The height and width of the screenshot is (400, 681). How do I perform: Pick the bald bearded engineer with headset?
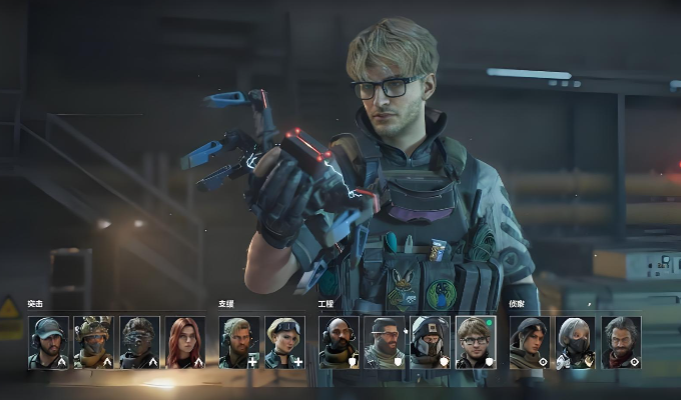point(339,343)
